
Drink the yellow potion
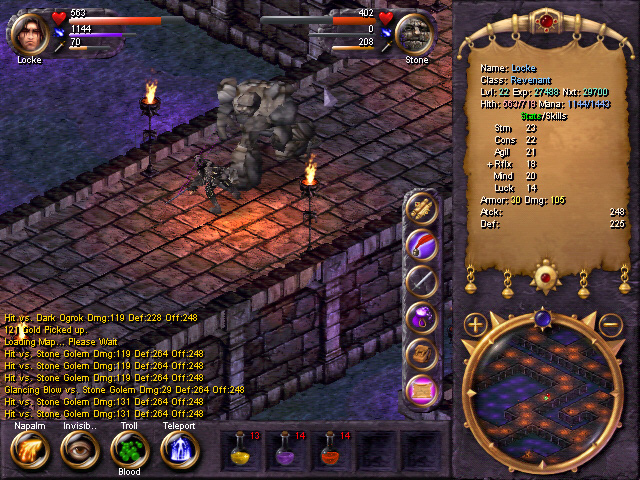pos(242,450)
